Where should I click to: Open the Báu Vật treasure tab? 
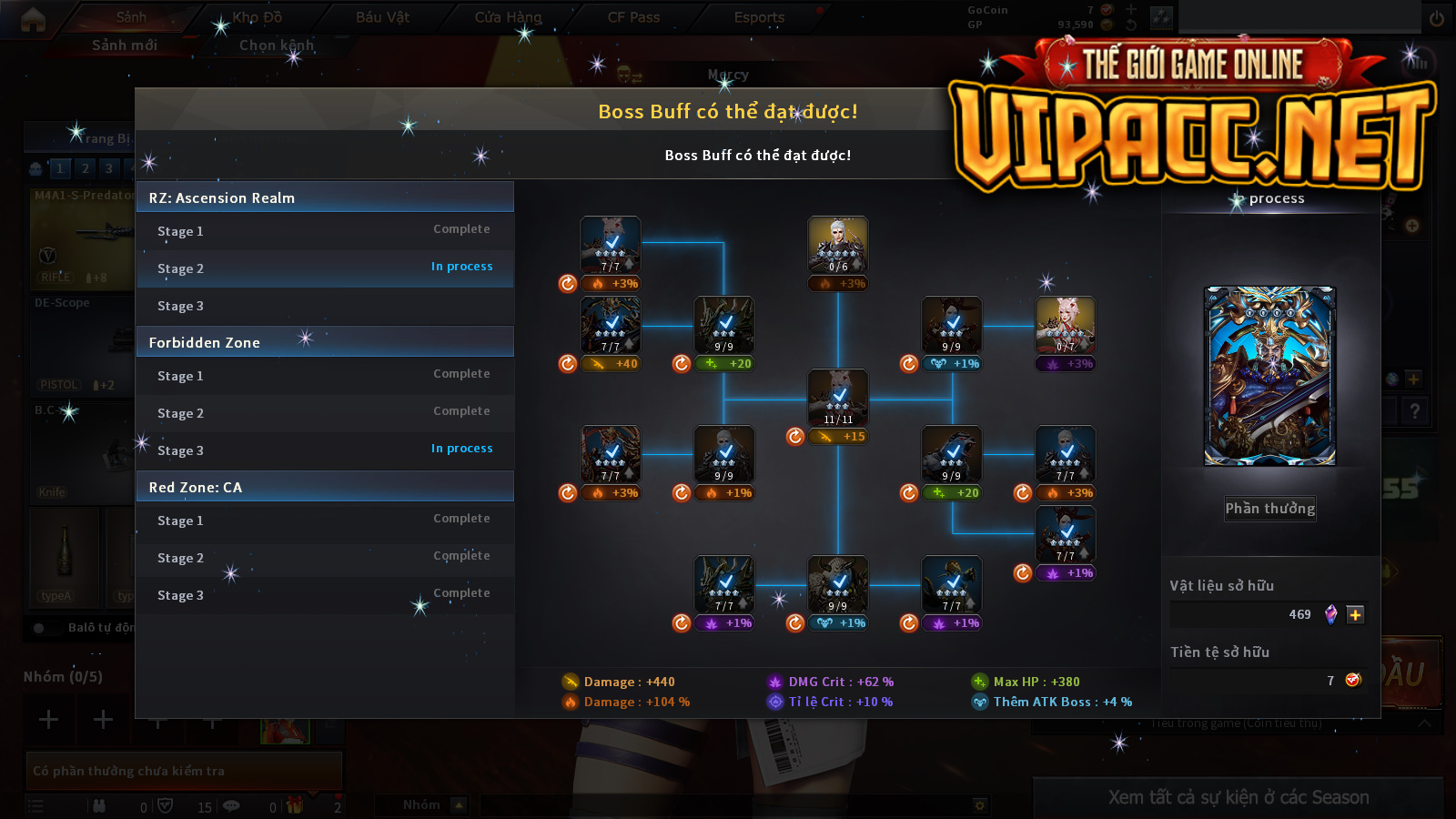tap(382, 17)
